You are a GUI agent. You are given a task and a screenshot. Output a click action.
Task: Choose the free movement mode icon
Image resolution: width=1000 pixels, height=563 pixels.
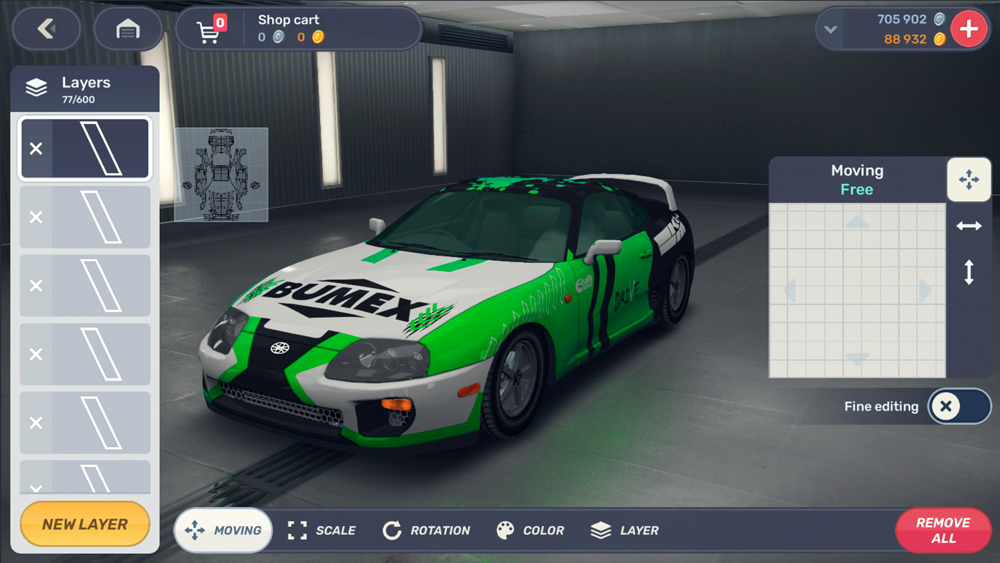[968, 180]
